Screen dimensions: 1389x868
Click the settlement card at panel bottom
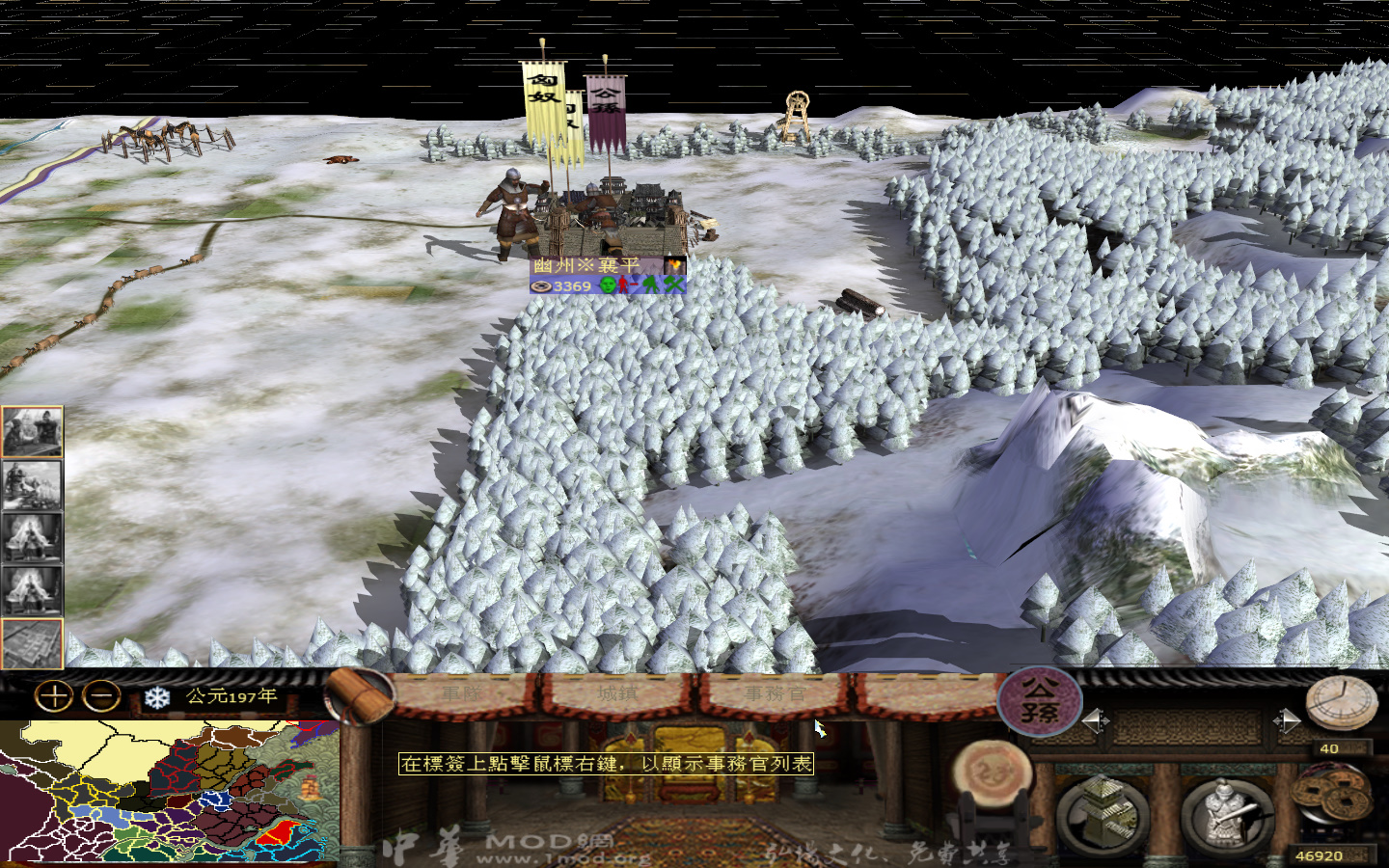pos(32,645)
